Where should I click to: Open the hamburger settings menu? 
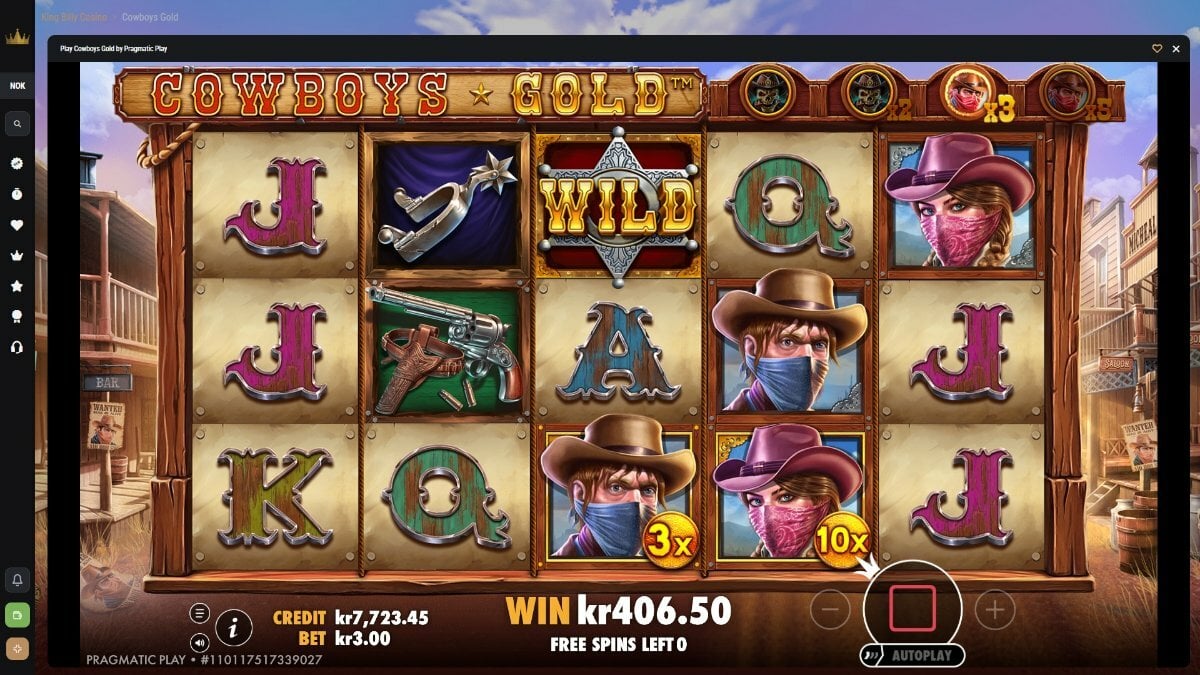[x=200, y=613]
